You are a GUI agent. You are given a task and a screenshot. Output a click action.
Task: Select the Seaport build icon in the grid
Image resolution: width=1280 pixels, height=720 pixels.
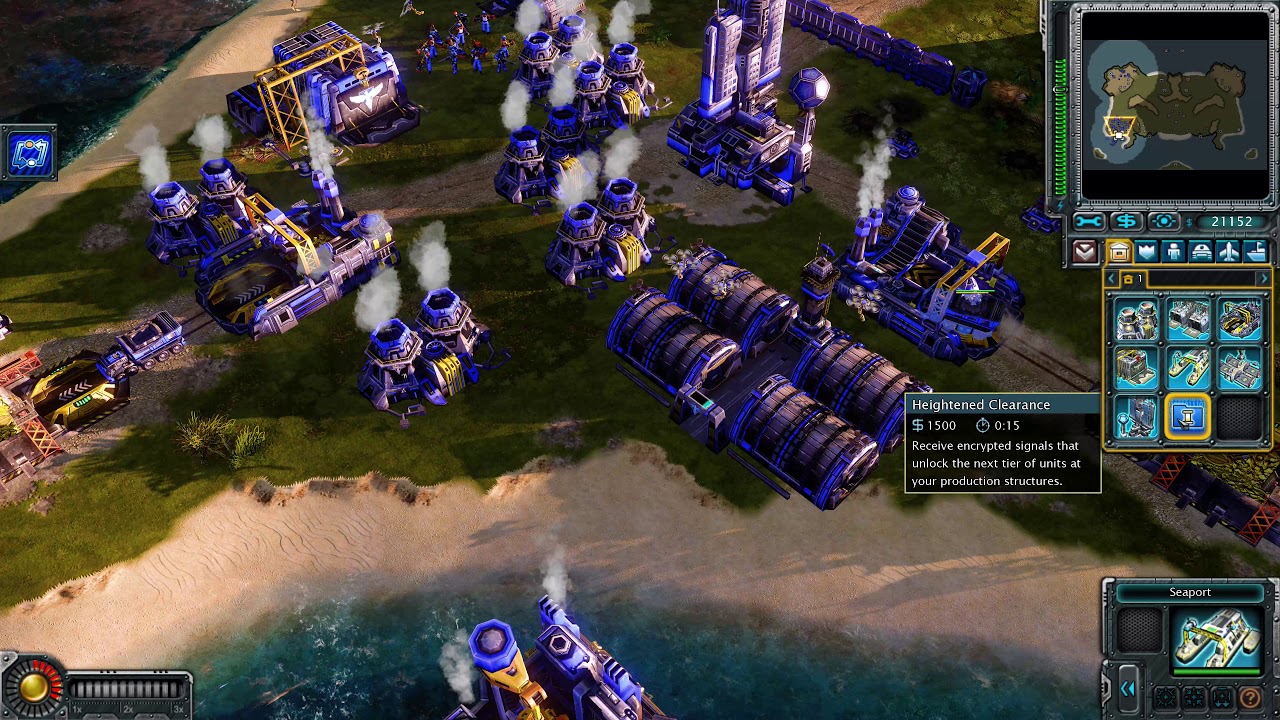coord(1187,368)
